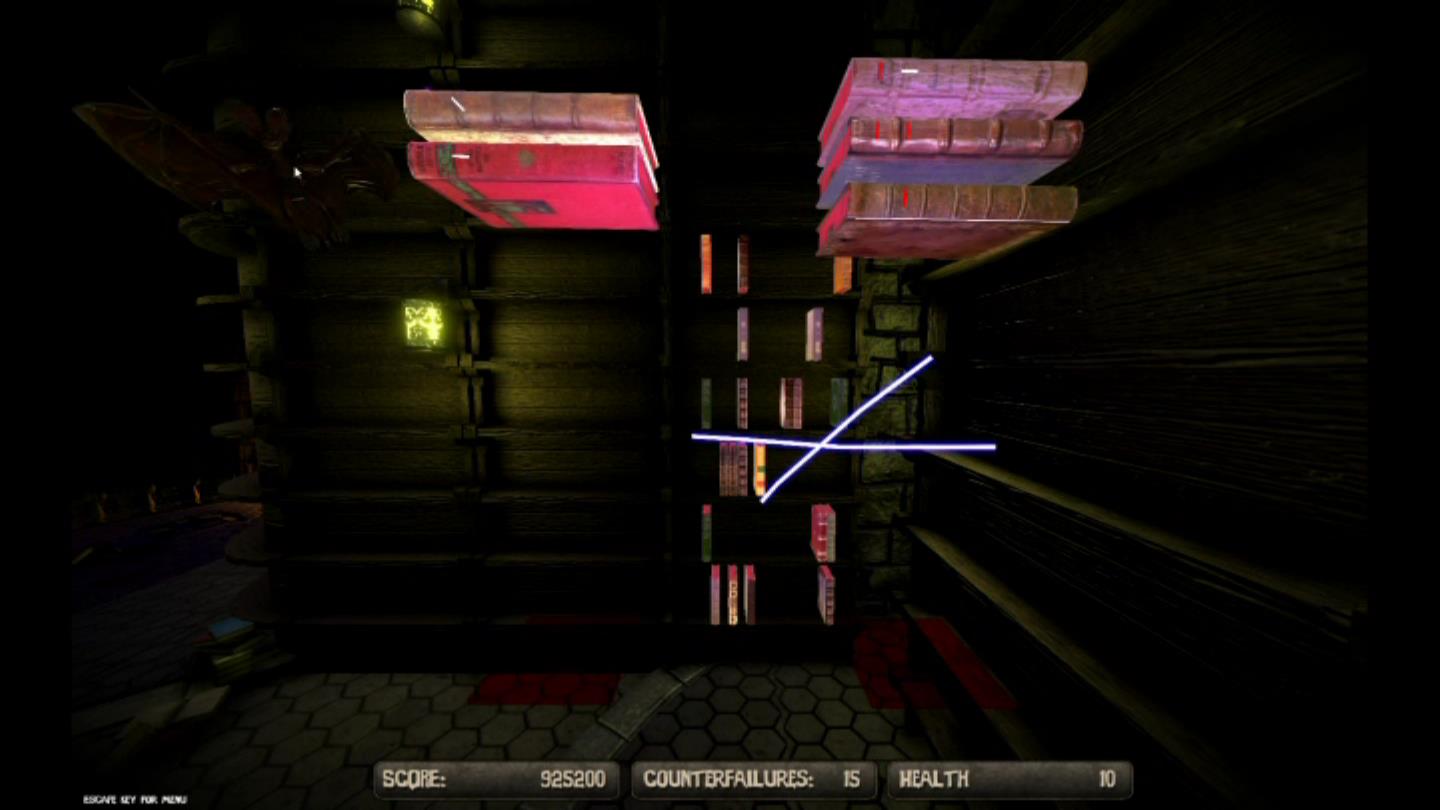Click the glowing yellow lantern on the wall
Image resolution: width=1440 pixels, height=810 pixels.
pos(416,320)
